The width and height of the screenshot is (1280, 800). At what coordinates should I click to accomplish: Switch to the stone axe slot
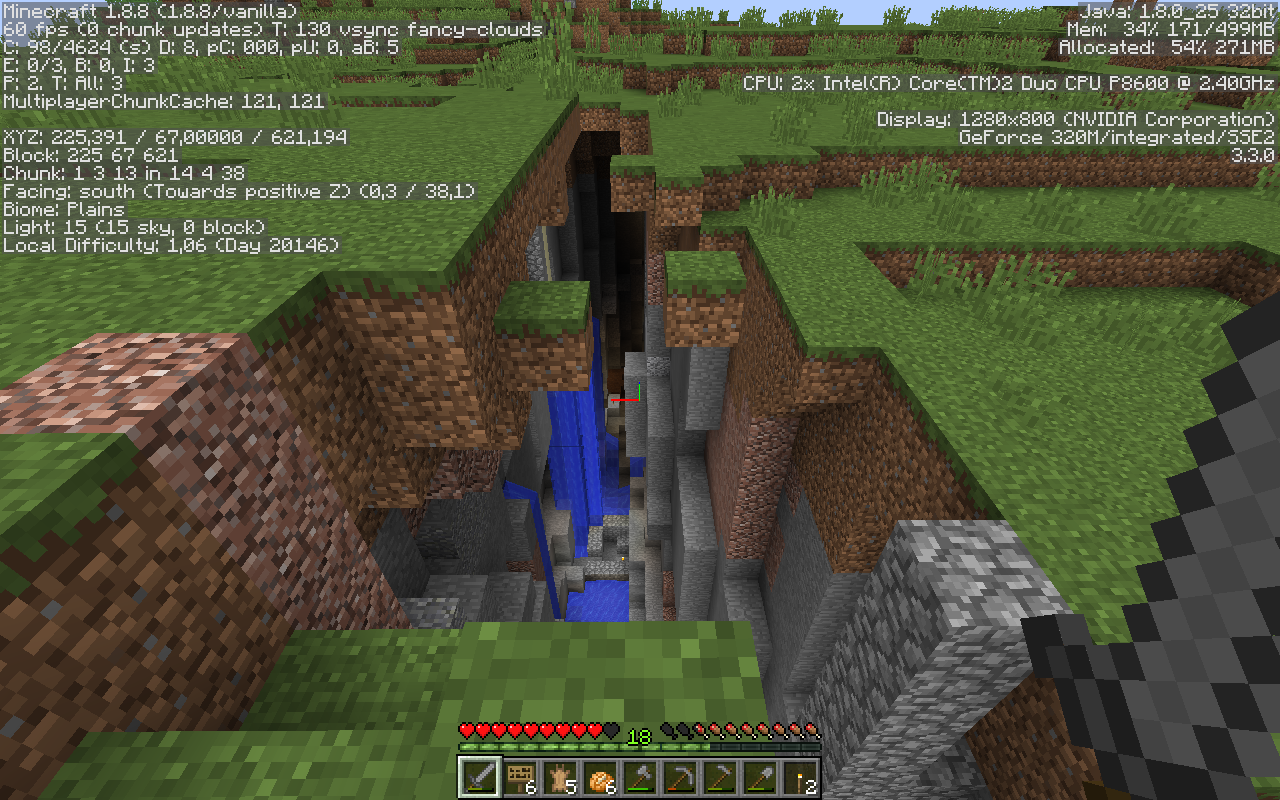click(639, 776)
